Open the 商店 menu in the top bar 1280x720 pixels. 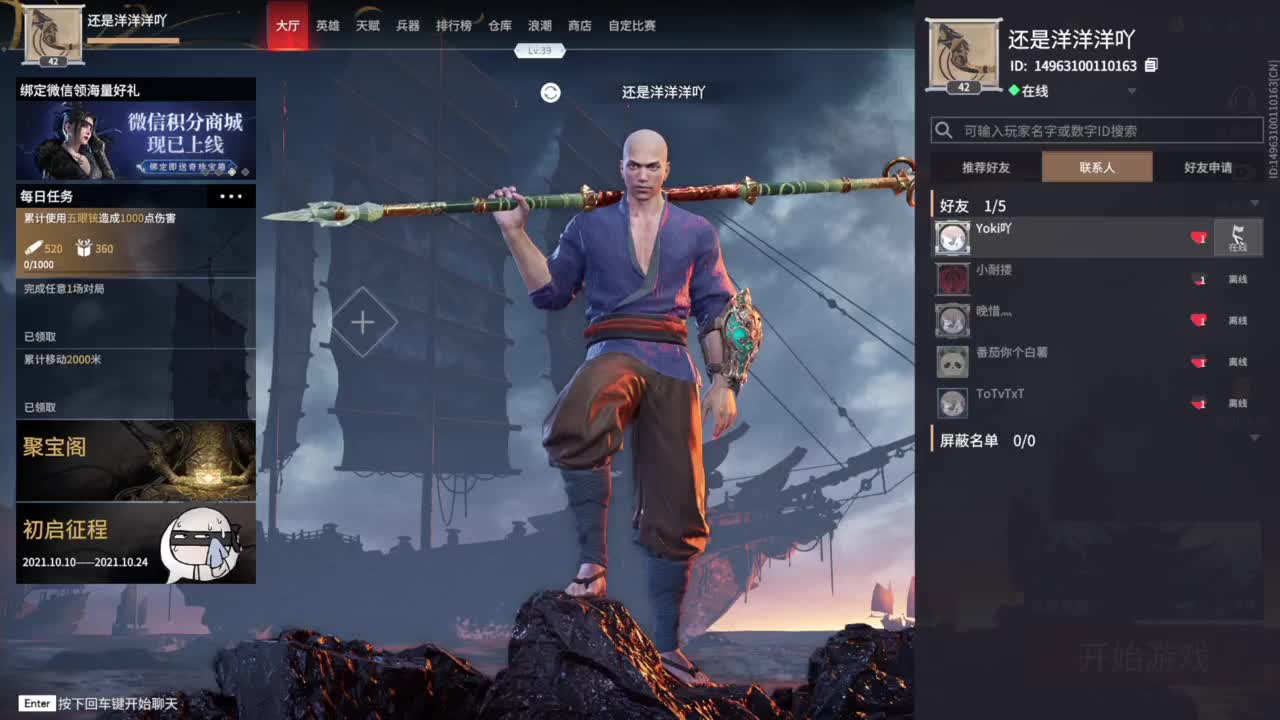[x=579, y=26]
